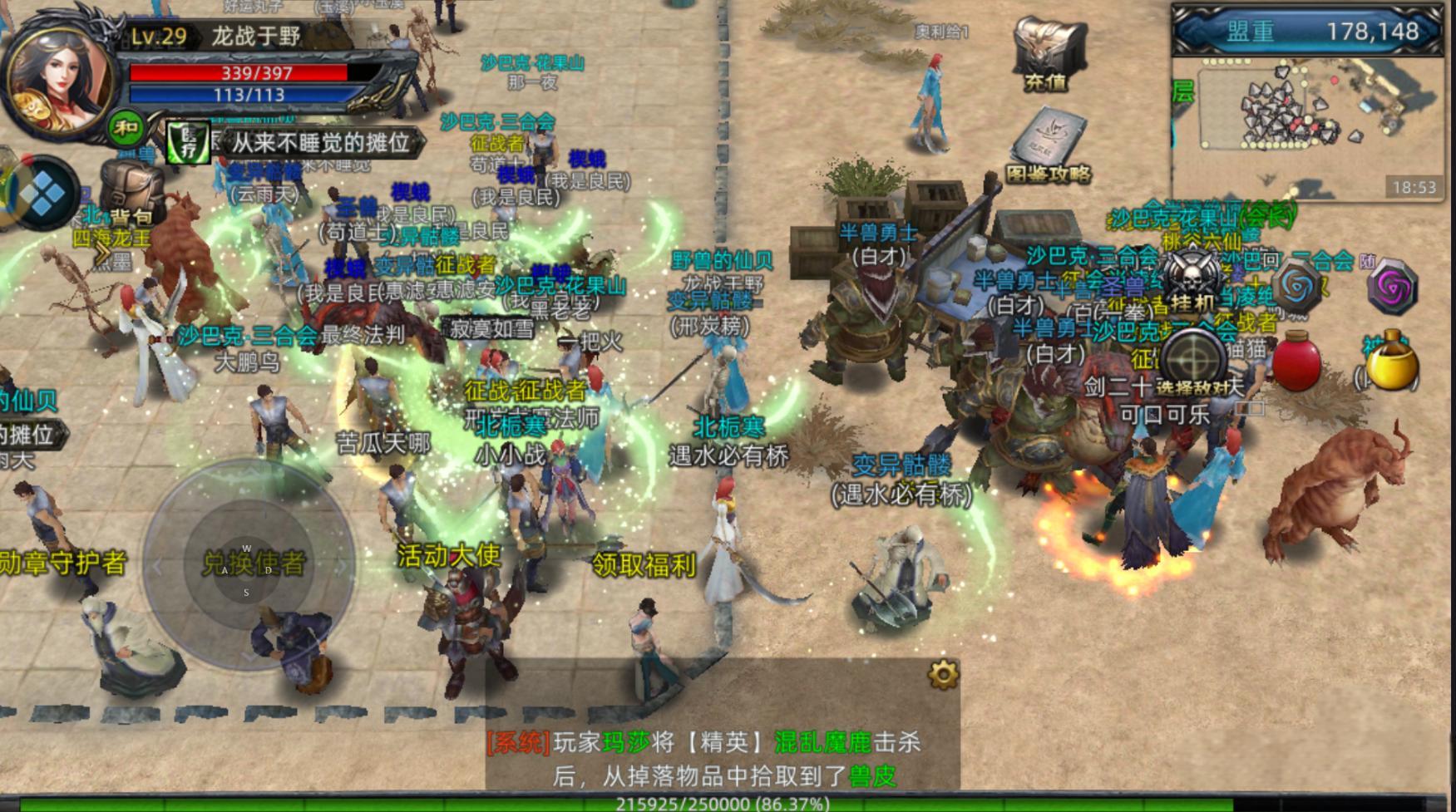Activate the 医疗 healing skill icon
The width and height of the screenshot is (1456, 812).
click(186, 143)
